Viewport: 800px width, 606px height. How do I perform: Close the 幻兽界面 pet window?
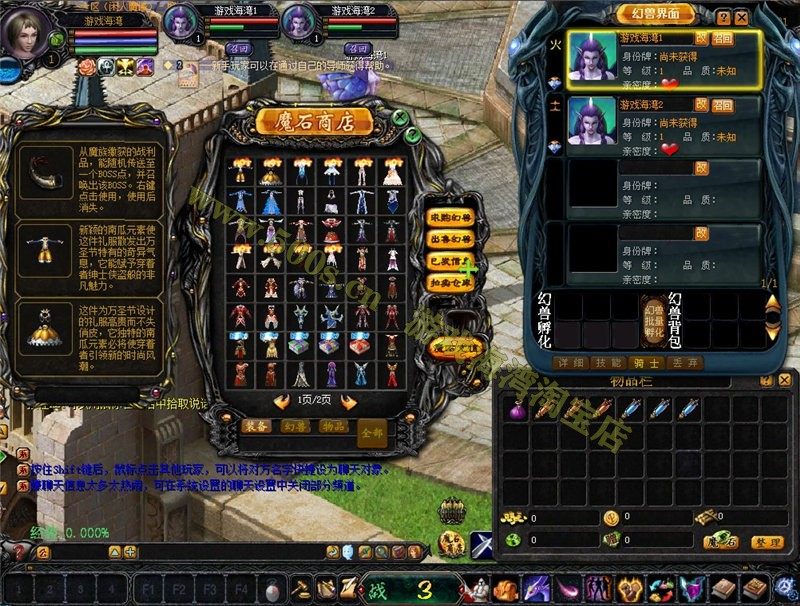pyautogui.click(x=741, y=18)
